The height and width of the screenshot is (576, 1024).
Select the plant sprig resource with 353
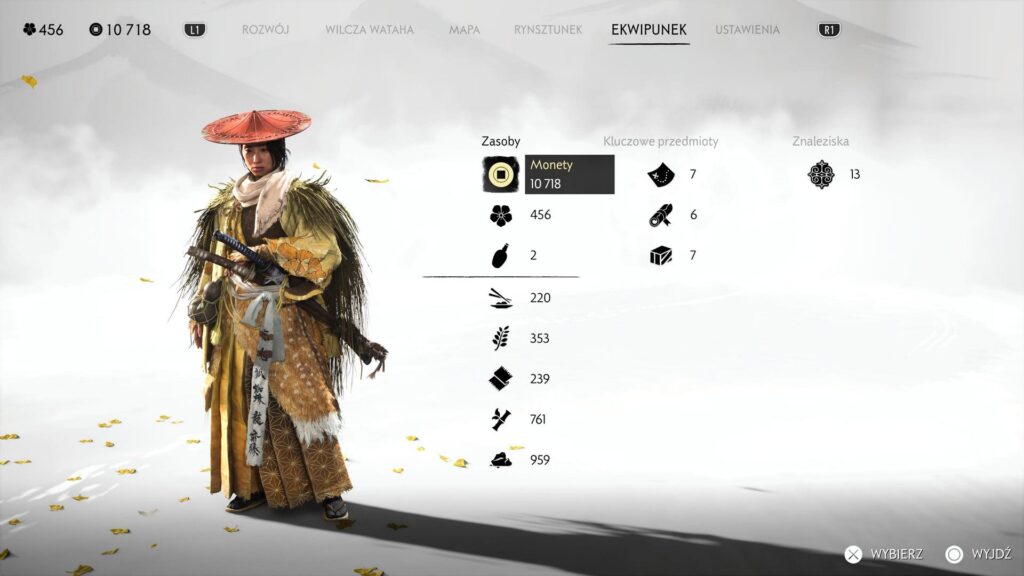[501, 339]
